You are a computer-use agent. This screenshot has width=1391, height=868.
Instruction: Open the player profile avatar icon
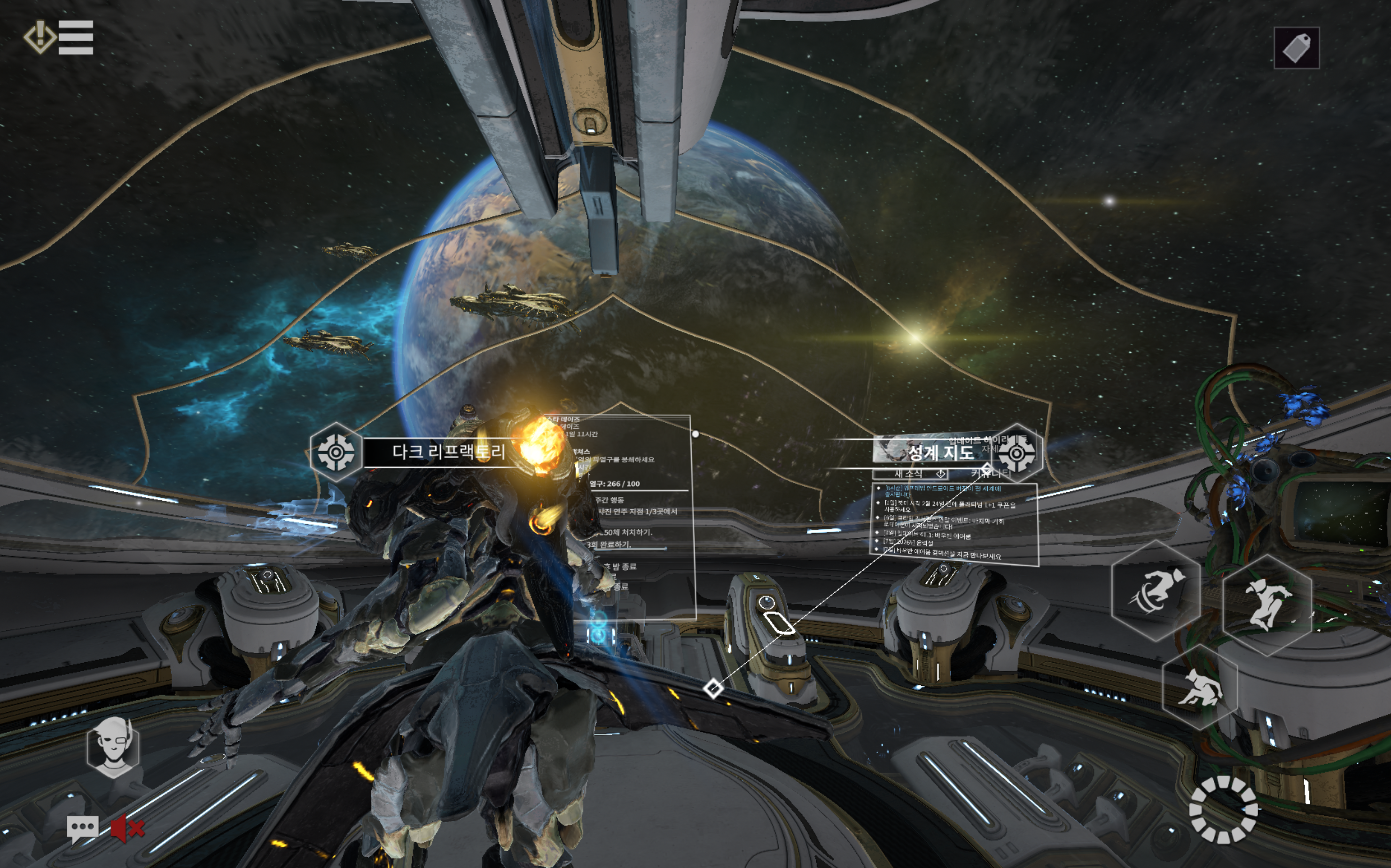pyautogui.click(x=113, y=747)
